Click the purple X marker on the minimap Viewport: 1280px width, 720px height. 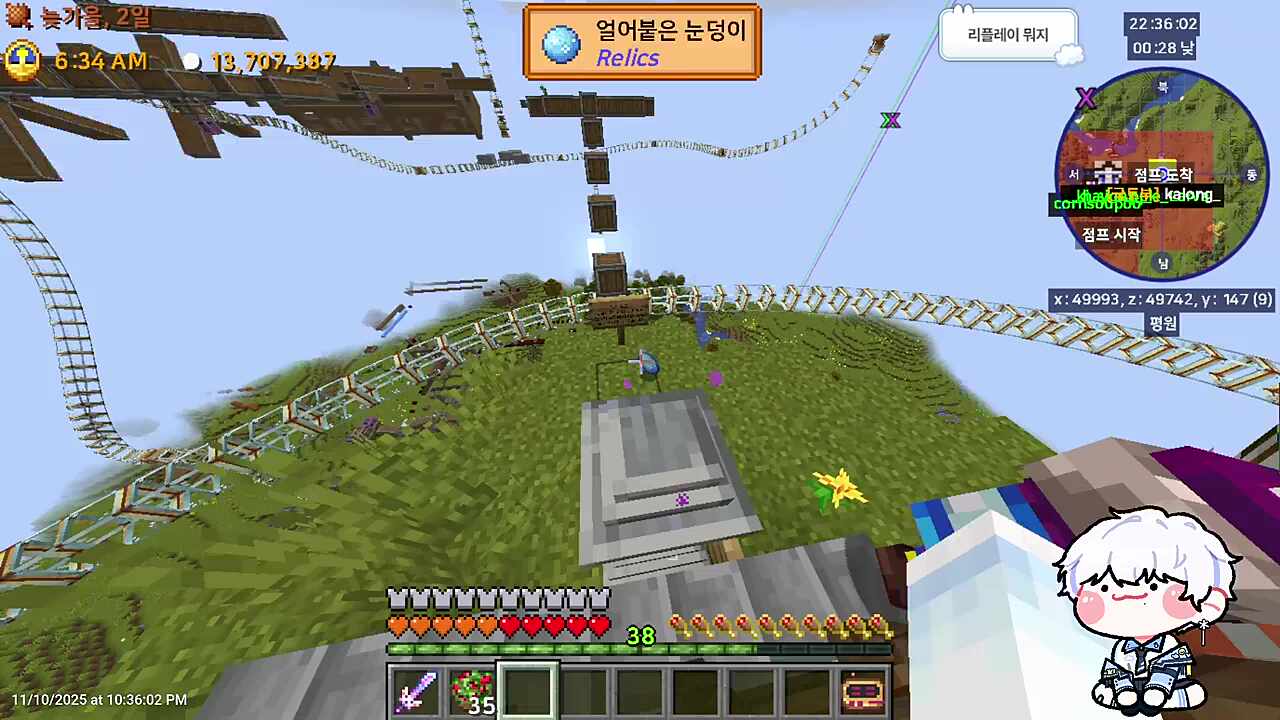pyautogui.click(x=1086, y=98)
